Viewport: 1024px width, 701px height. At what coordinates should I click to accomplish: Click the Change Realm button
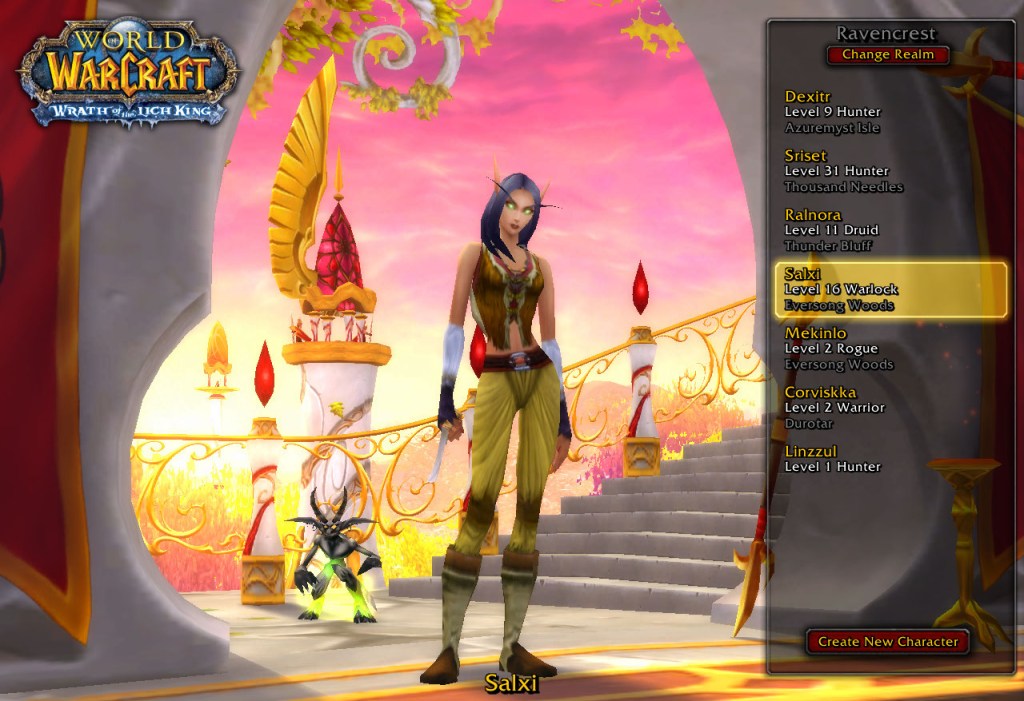coord(887,55)
